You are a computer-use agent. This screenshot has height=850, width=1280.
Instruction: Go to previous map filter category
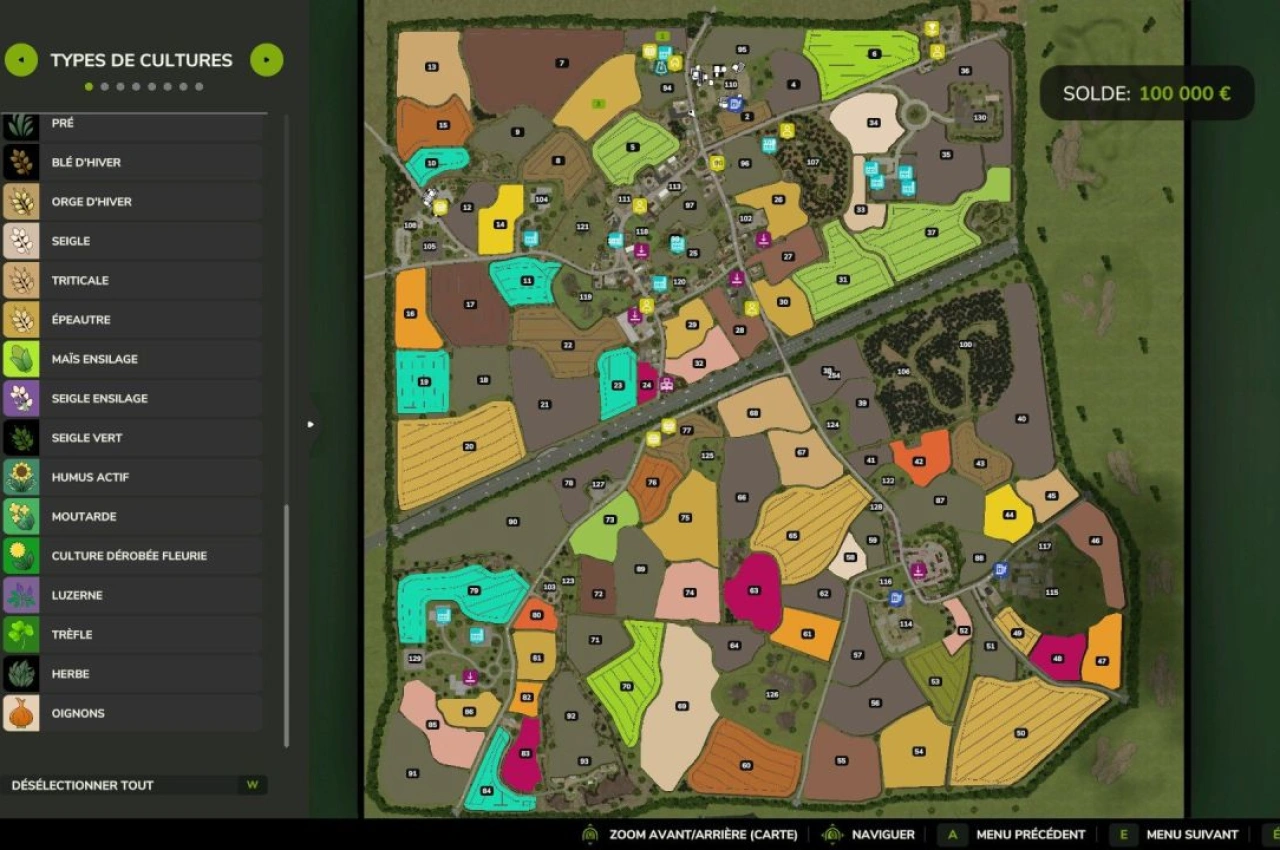(x=21, y=60)
